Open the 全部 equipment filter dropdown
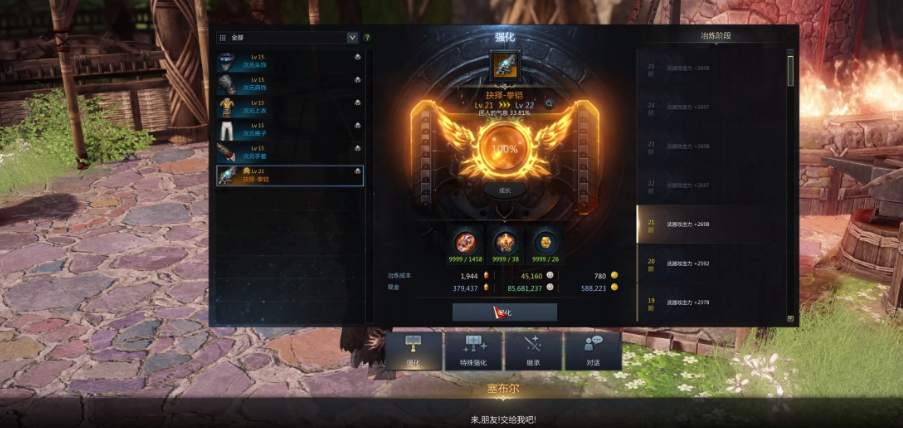903x428 pixels. pyautogui.click(x=352, y=37)
